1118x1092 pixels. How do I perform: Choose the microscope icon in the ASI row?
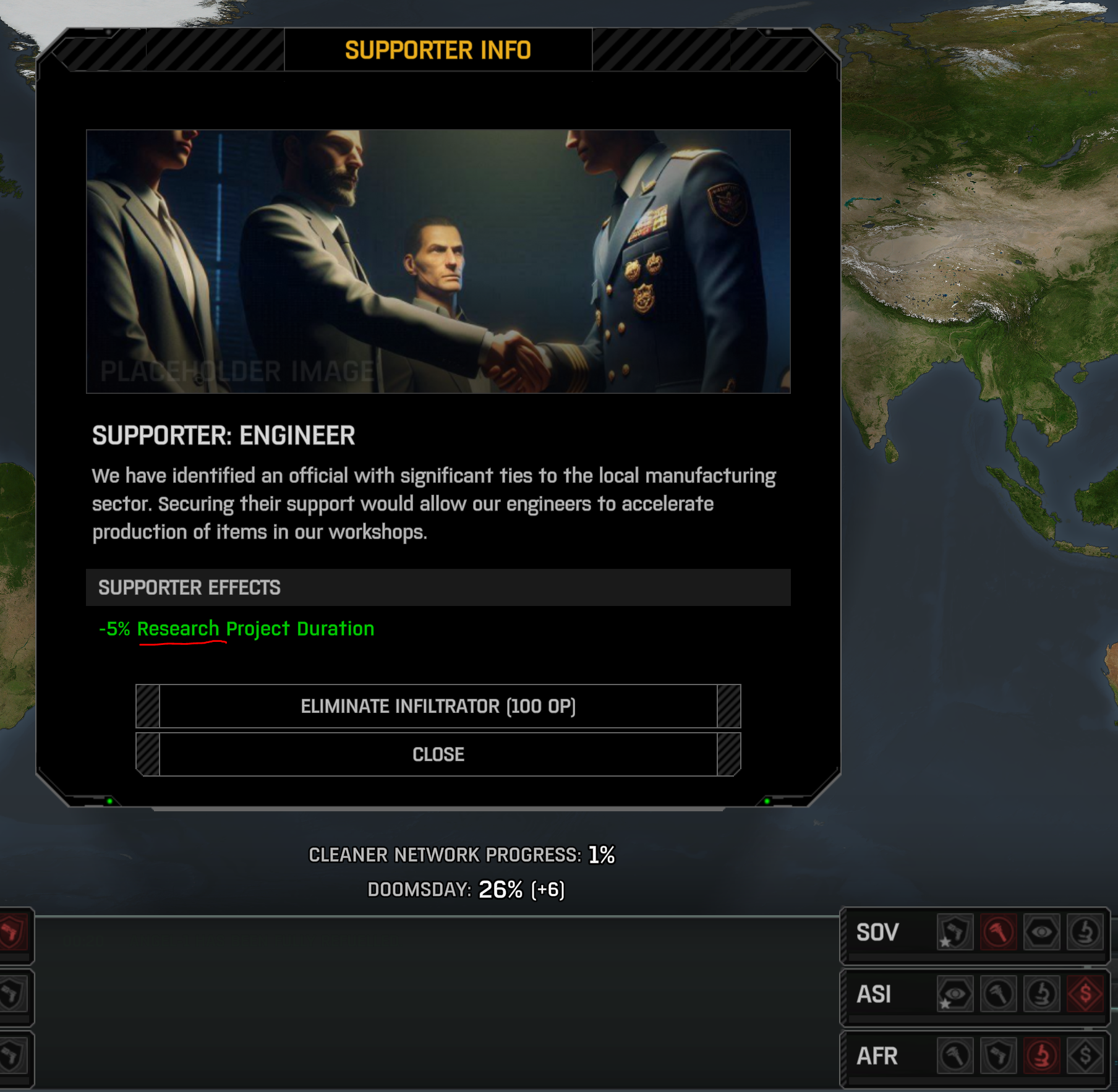coord(1041,994)
